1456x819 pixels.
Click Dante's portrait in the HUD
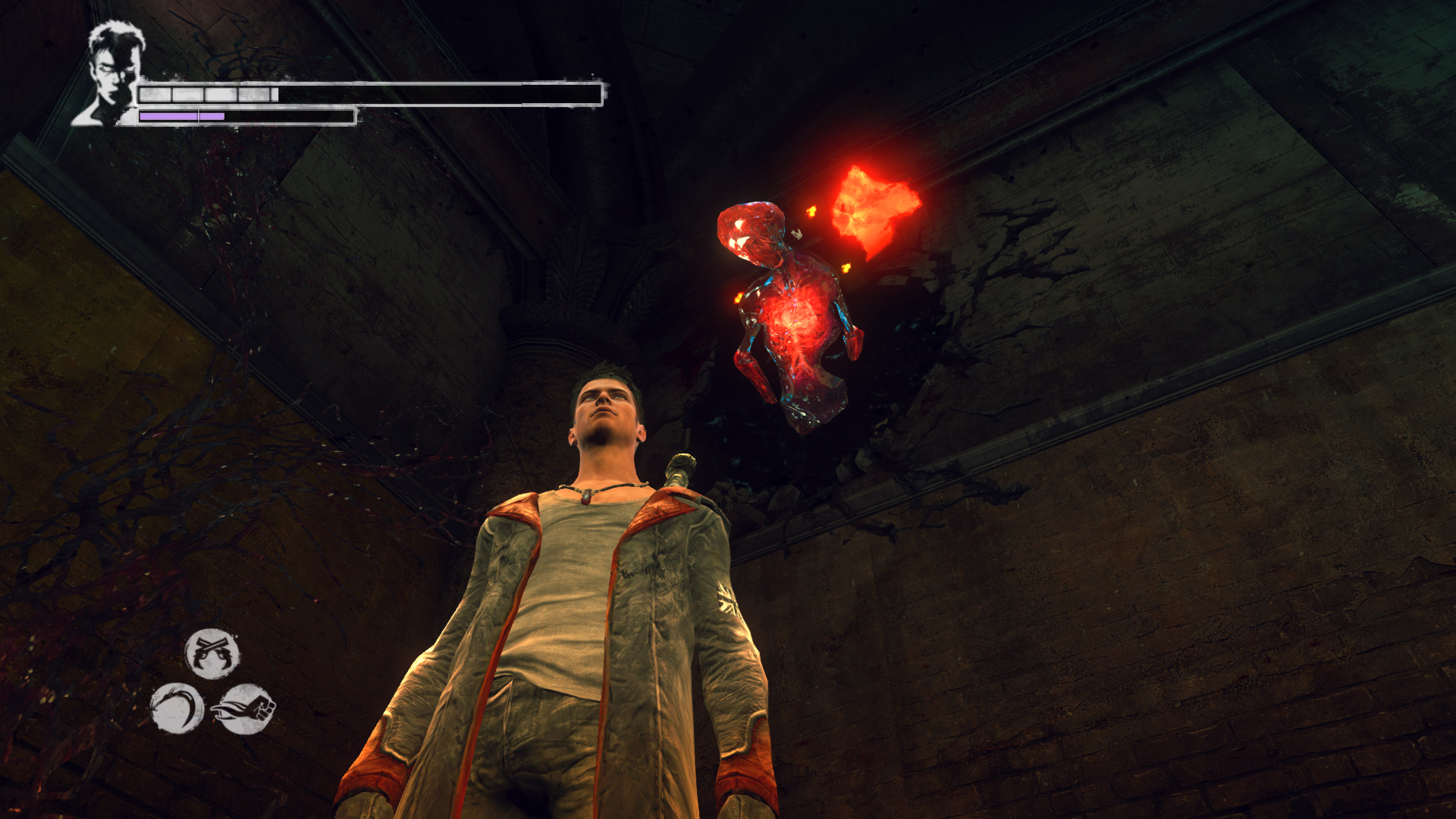coord(111,74)
